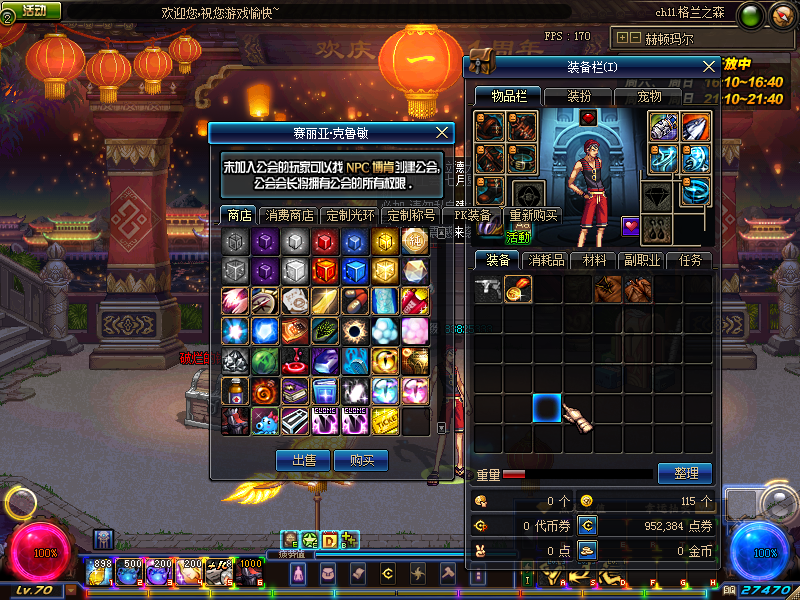Open the 定制光环 tab
The image size is (800, 600).
coord(350,215)
